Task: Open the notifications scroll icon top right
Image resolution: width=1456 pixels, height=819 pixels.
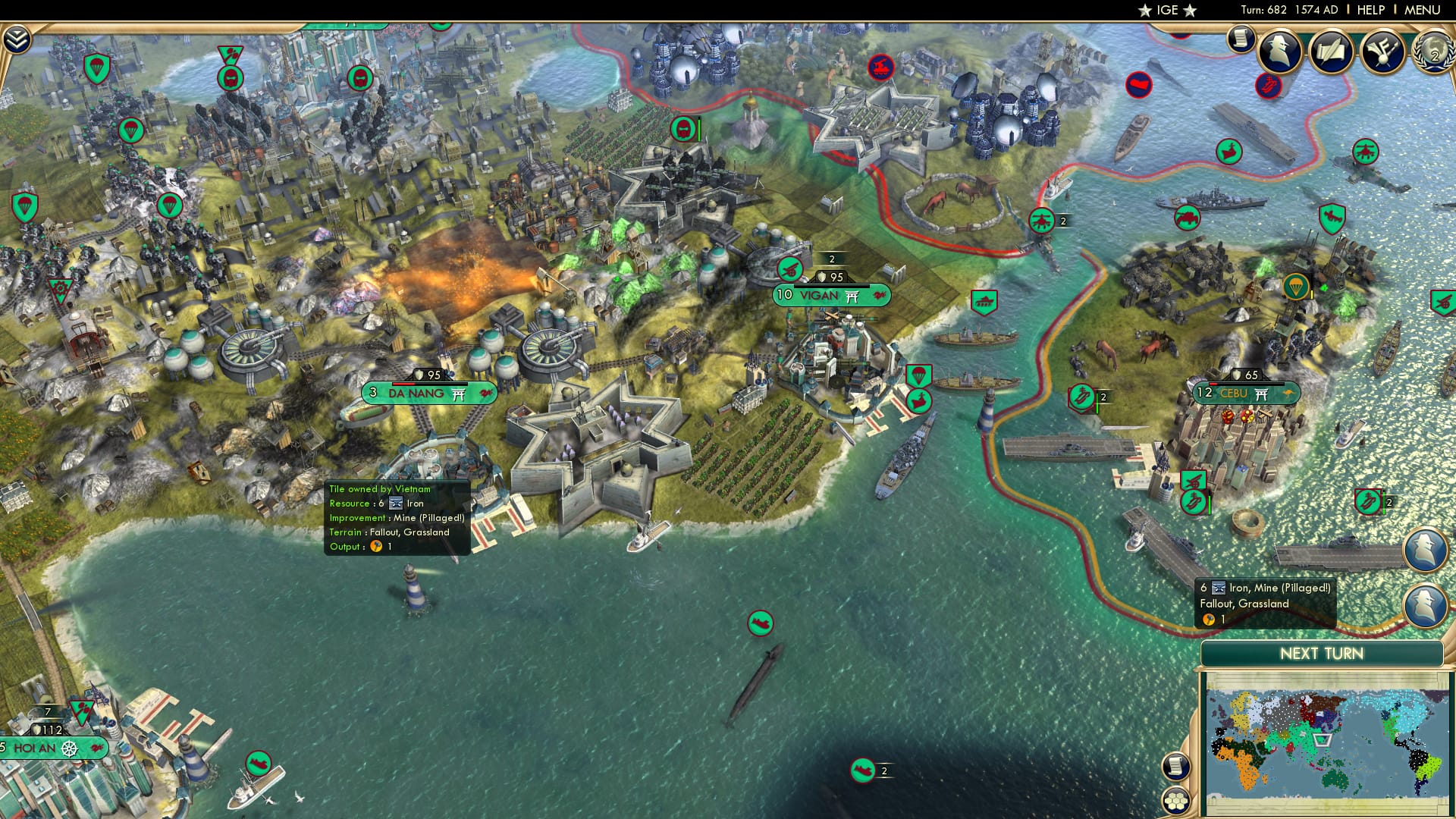Action: click(x=1241, y=38)
